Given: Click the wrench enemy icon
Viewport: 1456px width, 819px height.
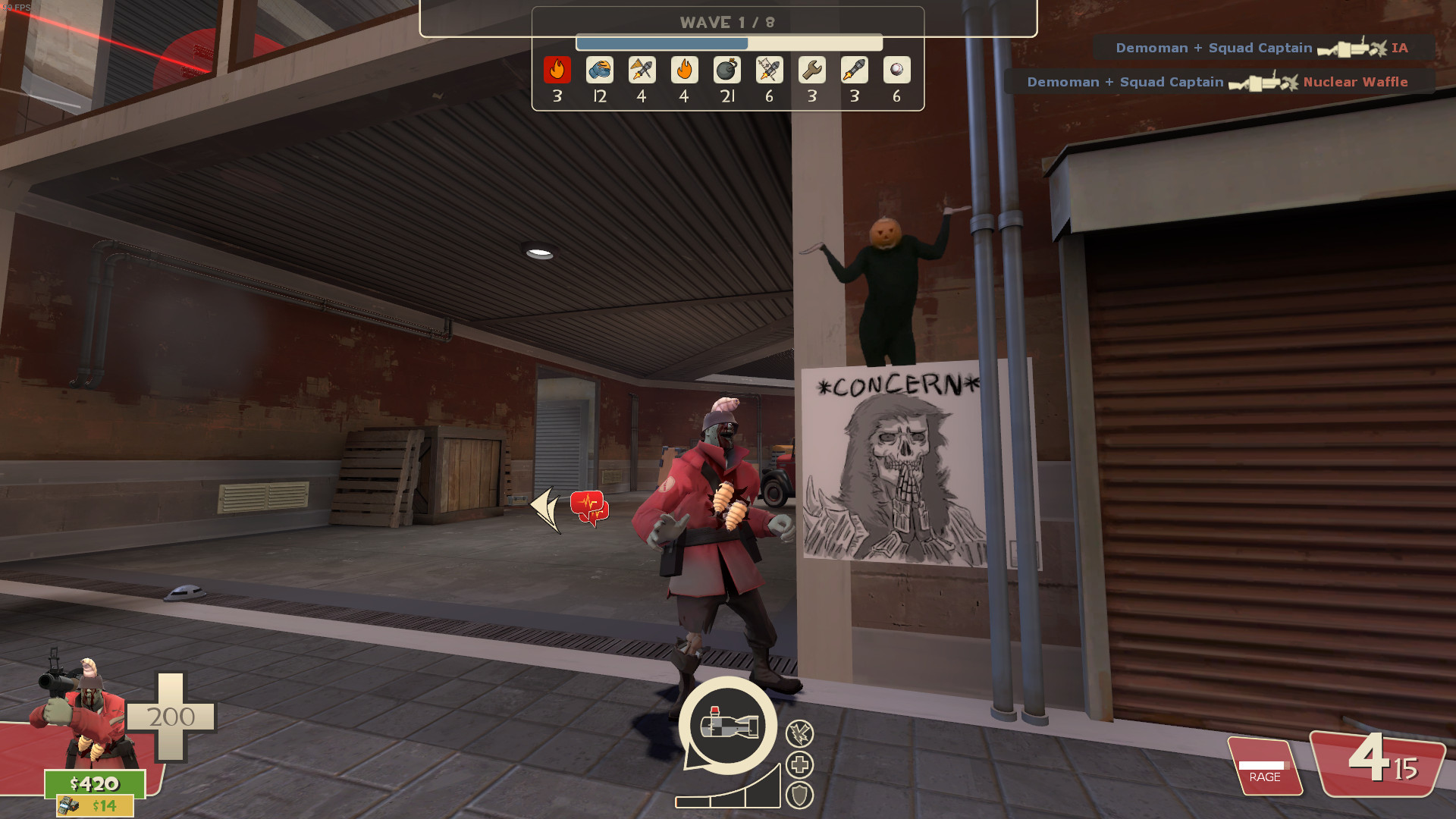Looking at the screenshot, I should pos(811,71).
